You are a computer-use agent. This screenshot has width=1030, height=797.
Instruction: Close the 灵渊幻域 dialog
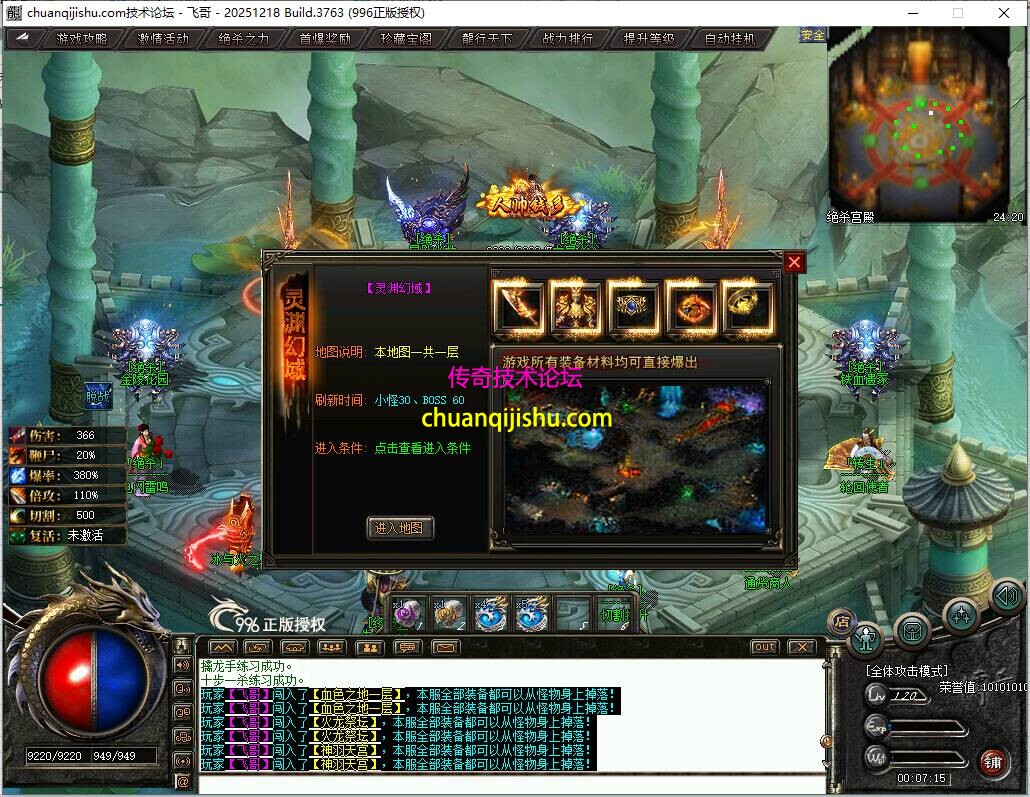pyautogui.click(x=795, y=262)
